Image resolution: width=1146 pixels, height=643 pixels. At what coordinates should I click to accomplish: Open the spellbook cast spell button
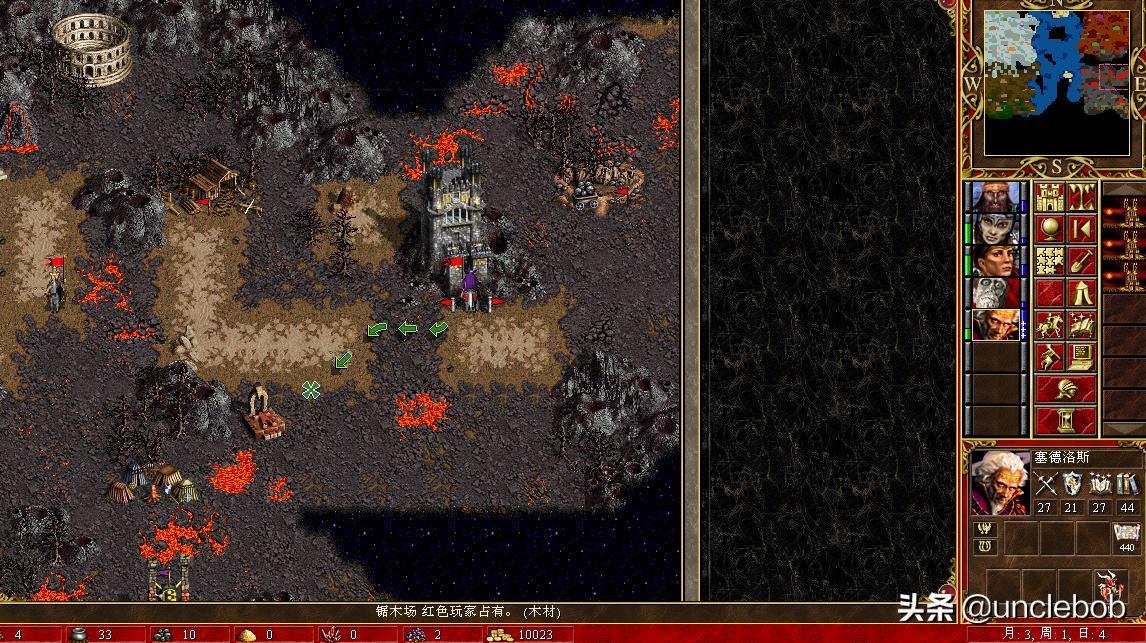click(x=1081, y=324)
